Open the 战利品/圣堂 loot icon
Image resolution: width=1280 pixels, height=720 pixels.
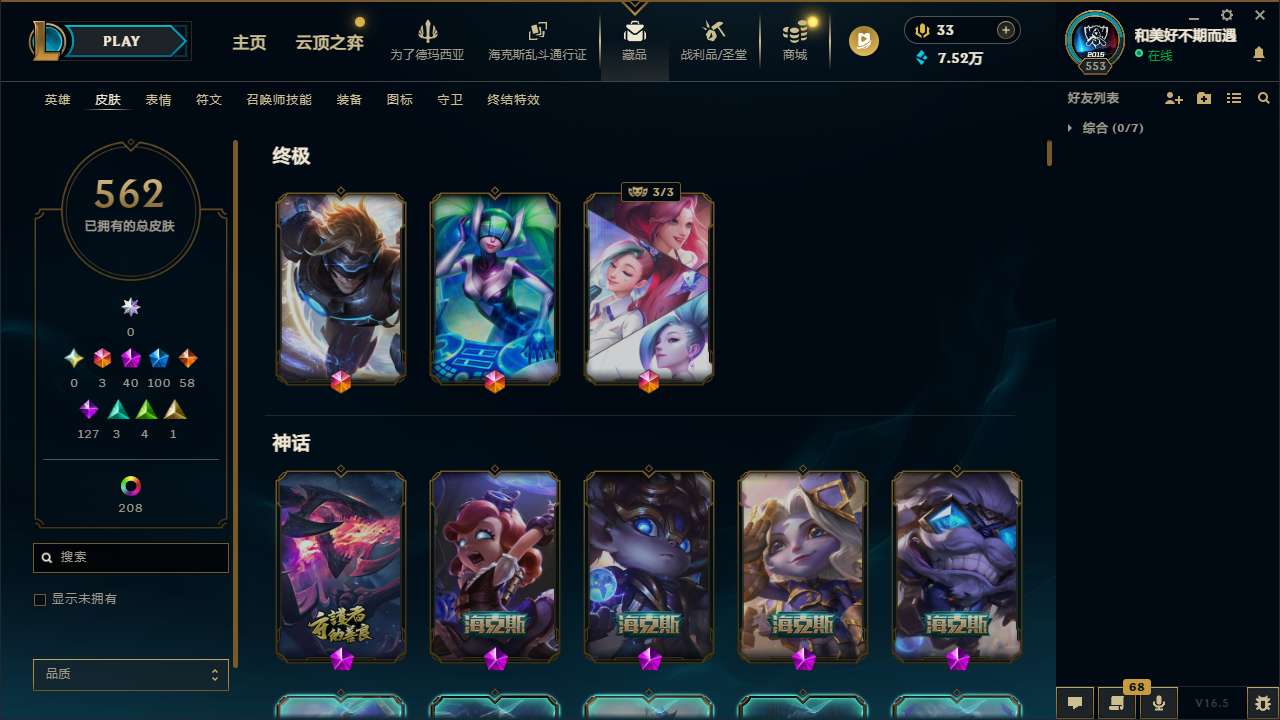(713, 38)
